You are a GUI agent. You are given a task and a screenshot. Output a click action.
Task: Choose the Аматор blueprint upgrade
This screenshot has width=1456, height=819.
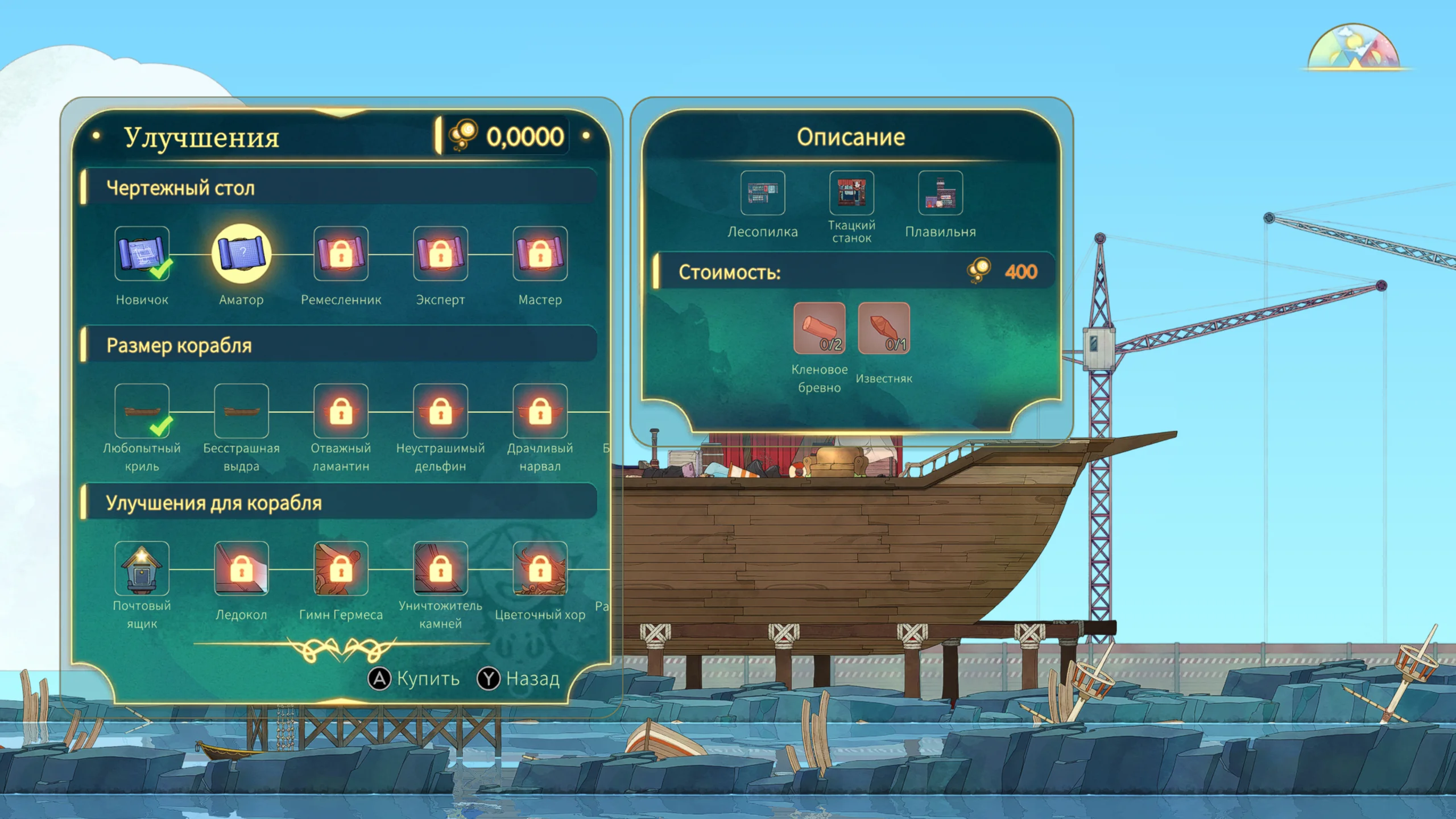click(x=241, y=254)
